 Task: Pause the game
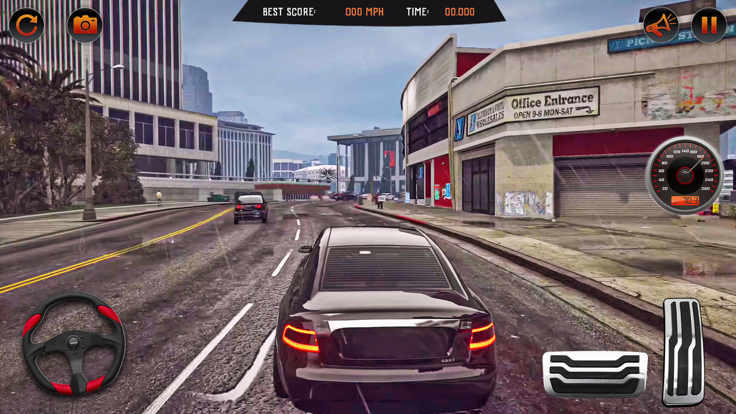pos(708,25)
